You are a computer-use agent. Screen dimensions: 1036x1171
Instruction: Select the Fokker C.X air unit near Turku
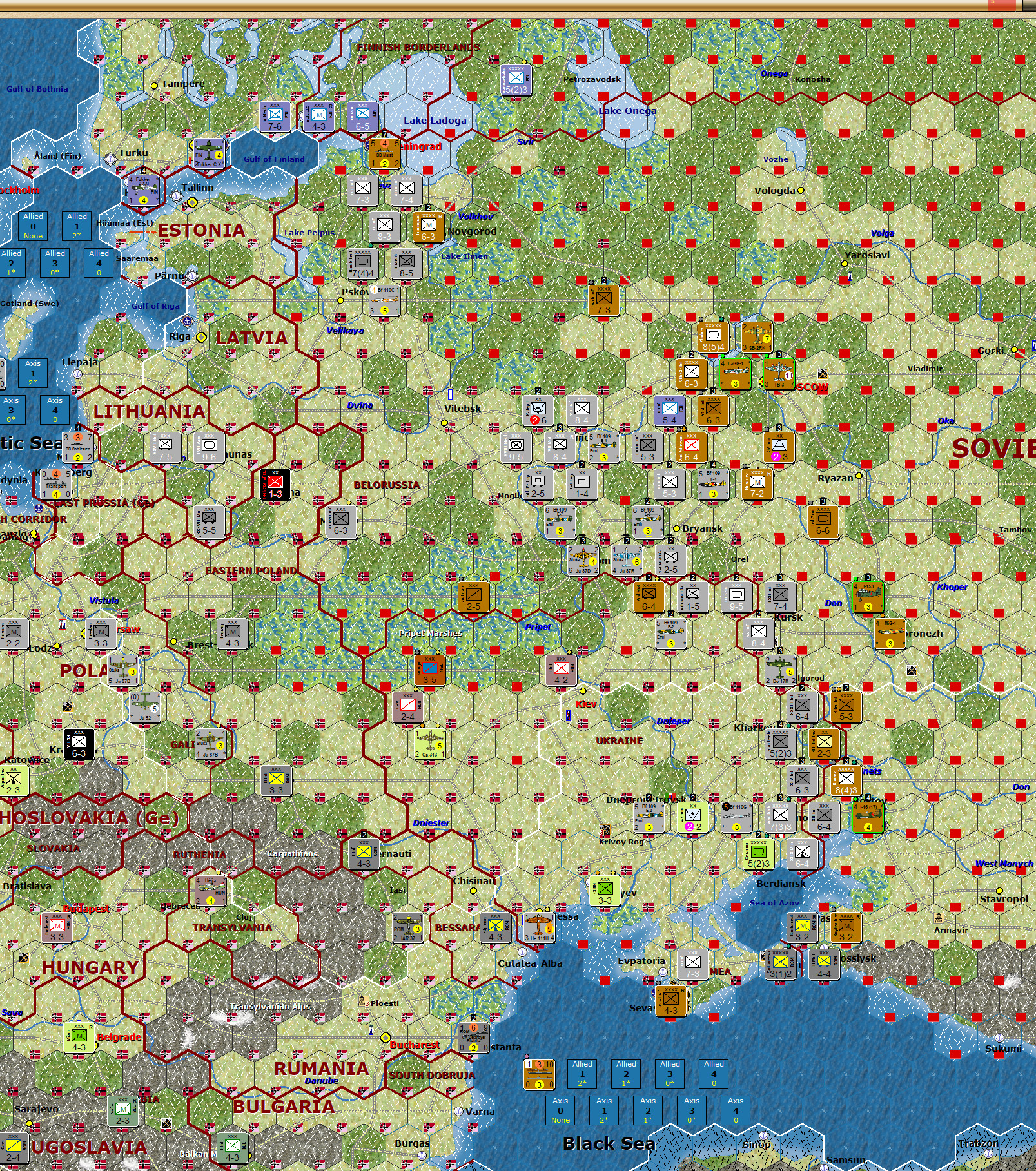coord(209,153)
